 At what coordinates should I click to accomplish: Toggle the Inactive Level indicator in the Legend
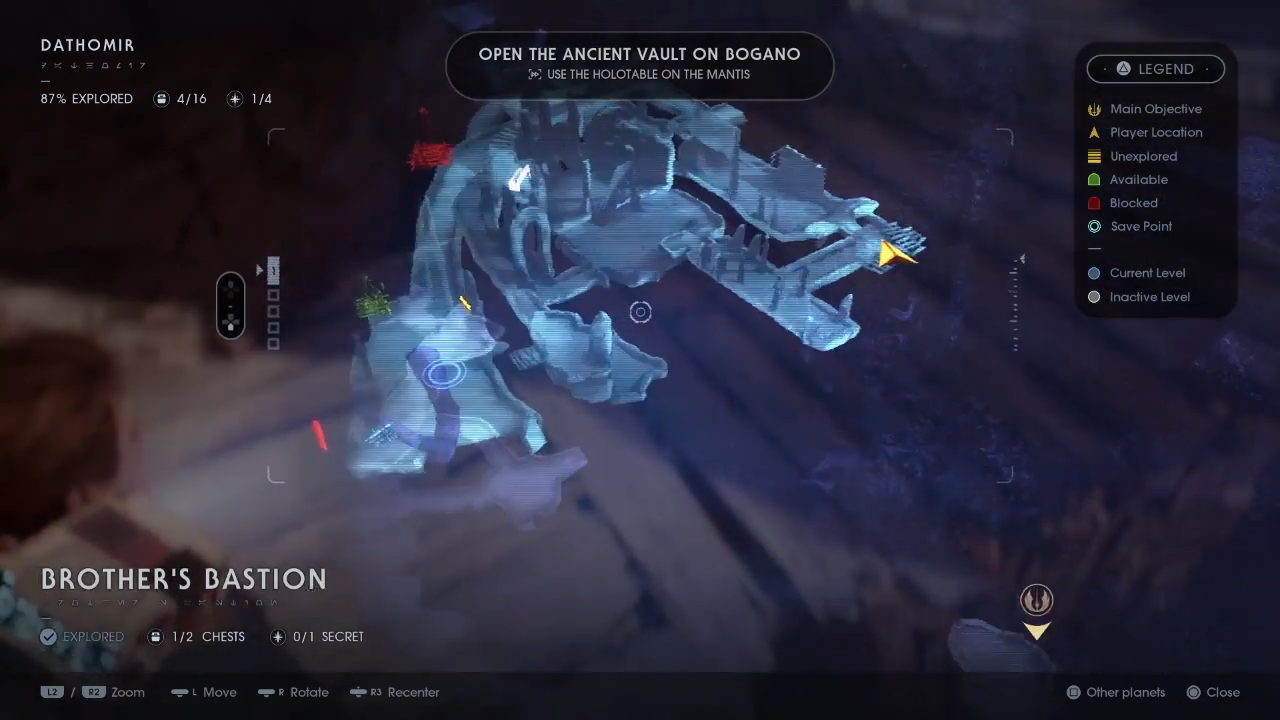pyautogui.click(x=1094, y=296)
